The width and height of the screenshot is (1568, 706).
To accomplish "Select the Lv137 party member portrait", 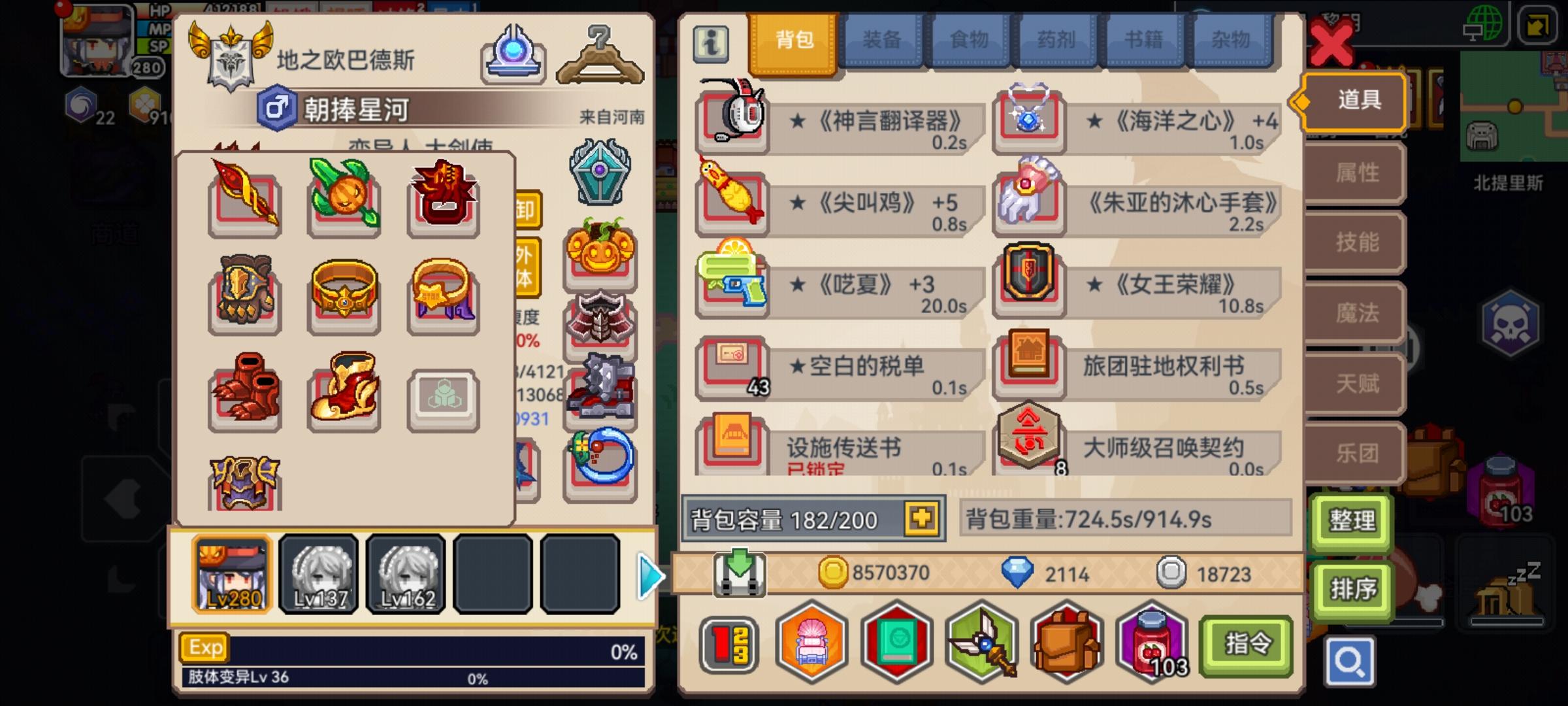I will tap(319, 575).
